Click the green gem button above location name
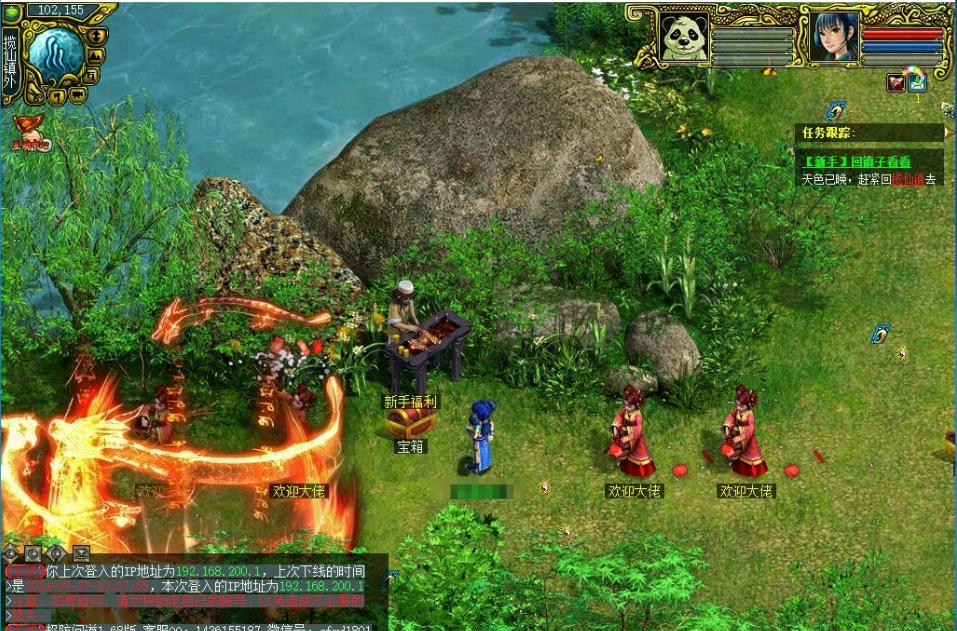This screenshot has width=957, height=631. 14,10
